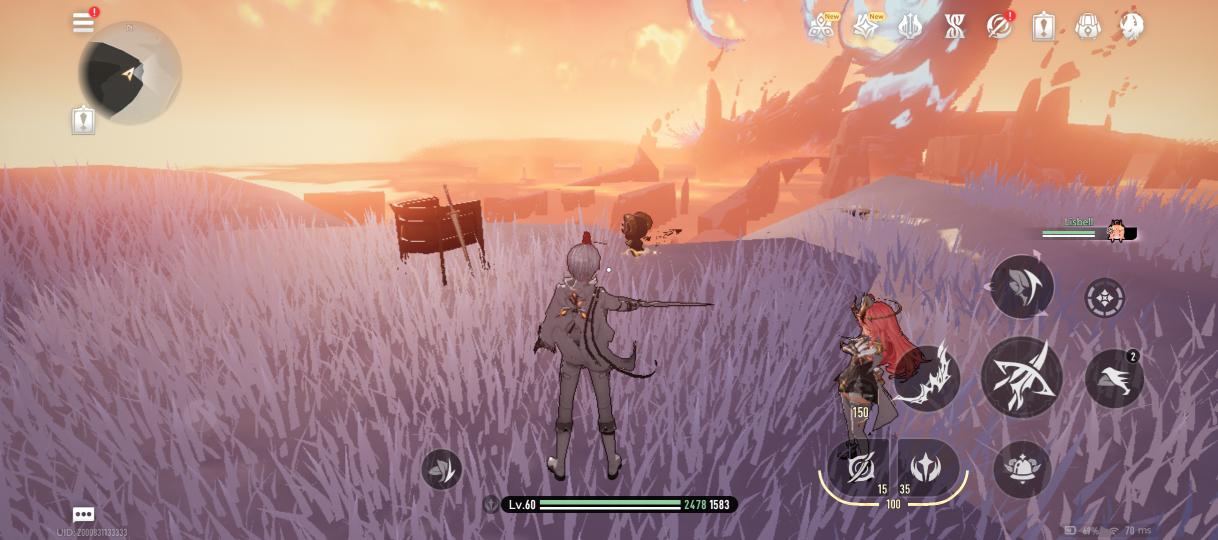Open the lyre-shaped emblem icon in top bar
The height and width of the screenshot is (540, 1218).
pyautogui.click(x=909, y=27)
